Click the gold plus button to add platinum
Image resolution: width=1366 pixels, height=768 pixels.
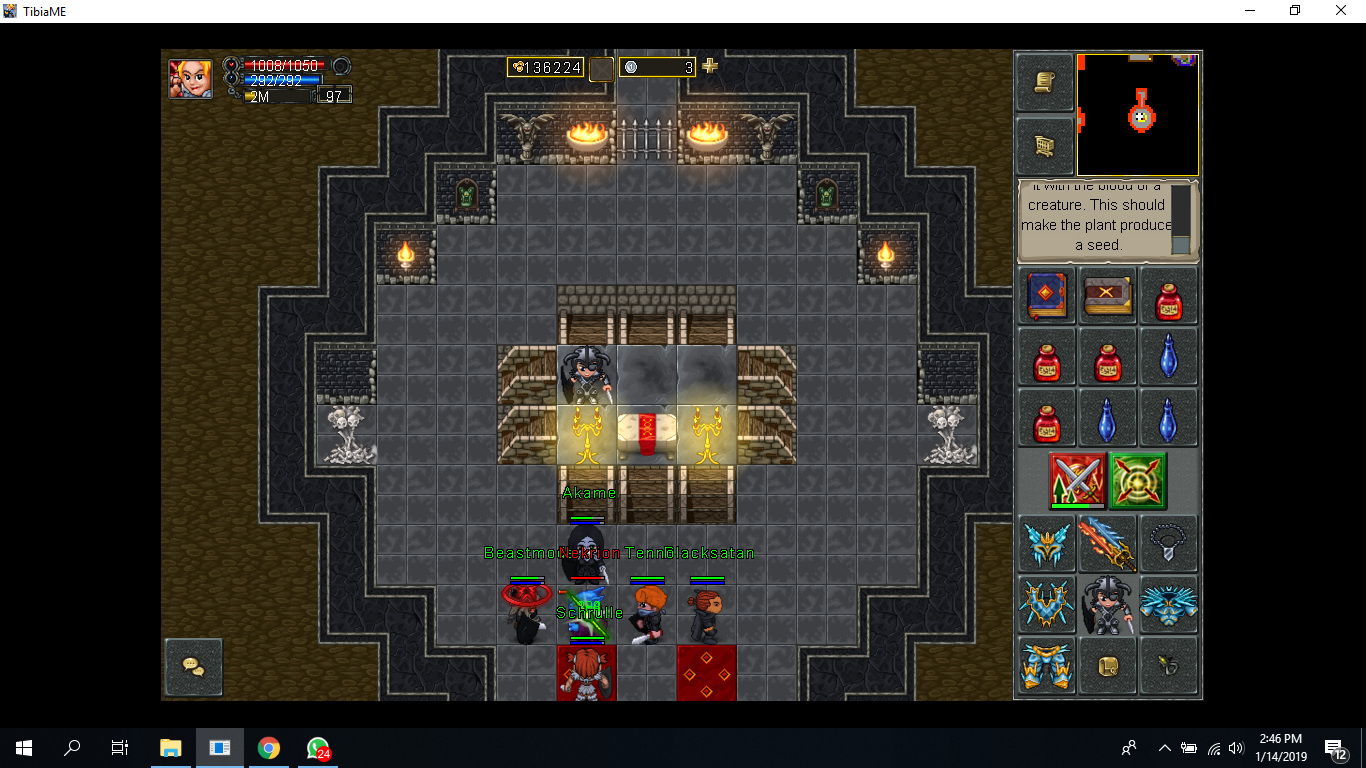click(x=710, y=66)
